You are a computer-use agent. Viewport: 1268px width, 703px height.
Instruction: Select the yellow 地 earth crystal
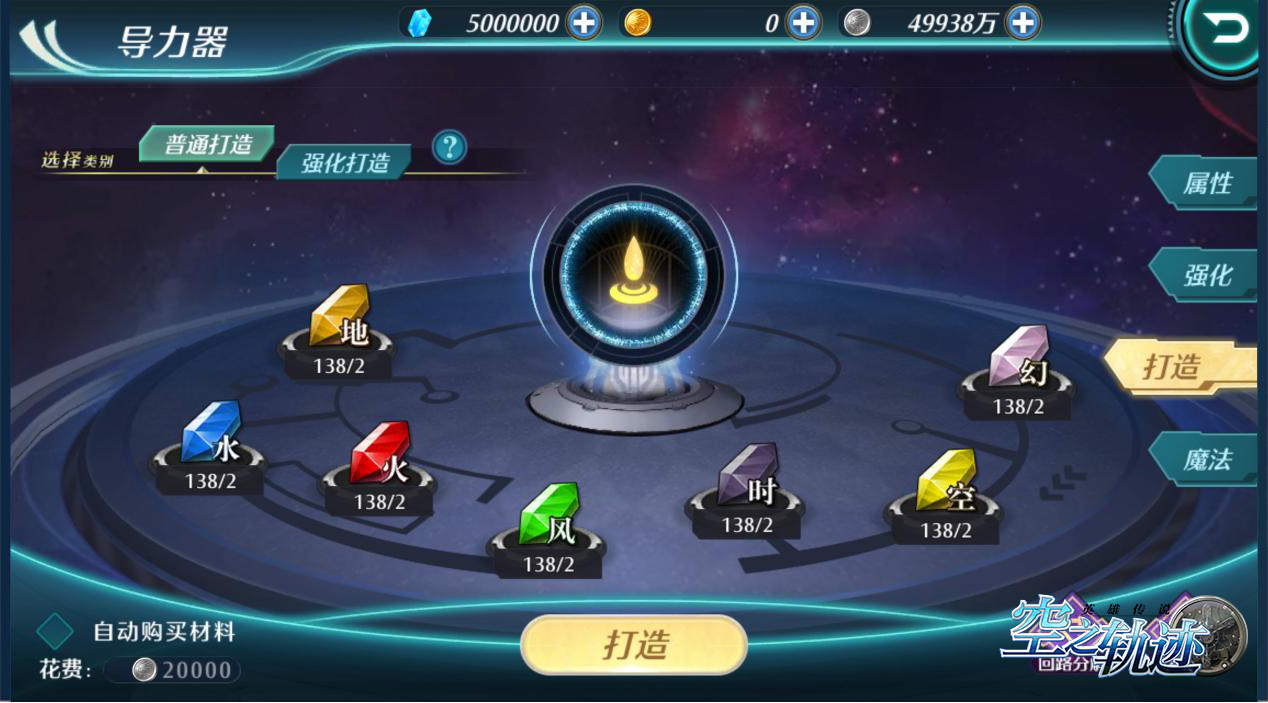click(340, 318)
